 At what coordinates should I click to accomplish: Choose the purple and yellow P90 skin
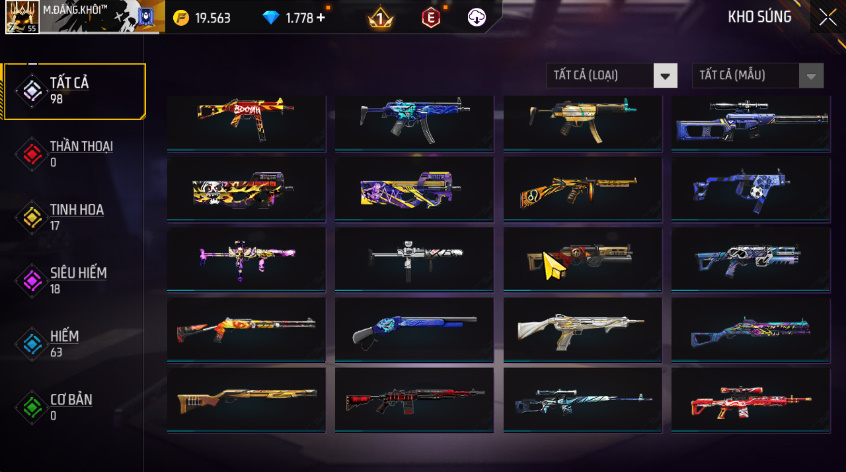[413, 187]
